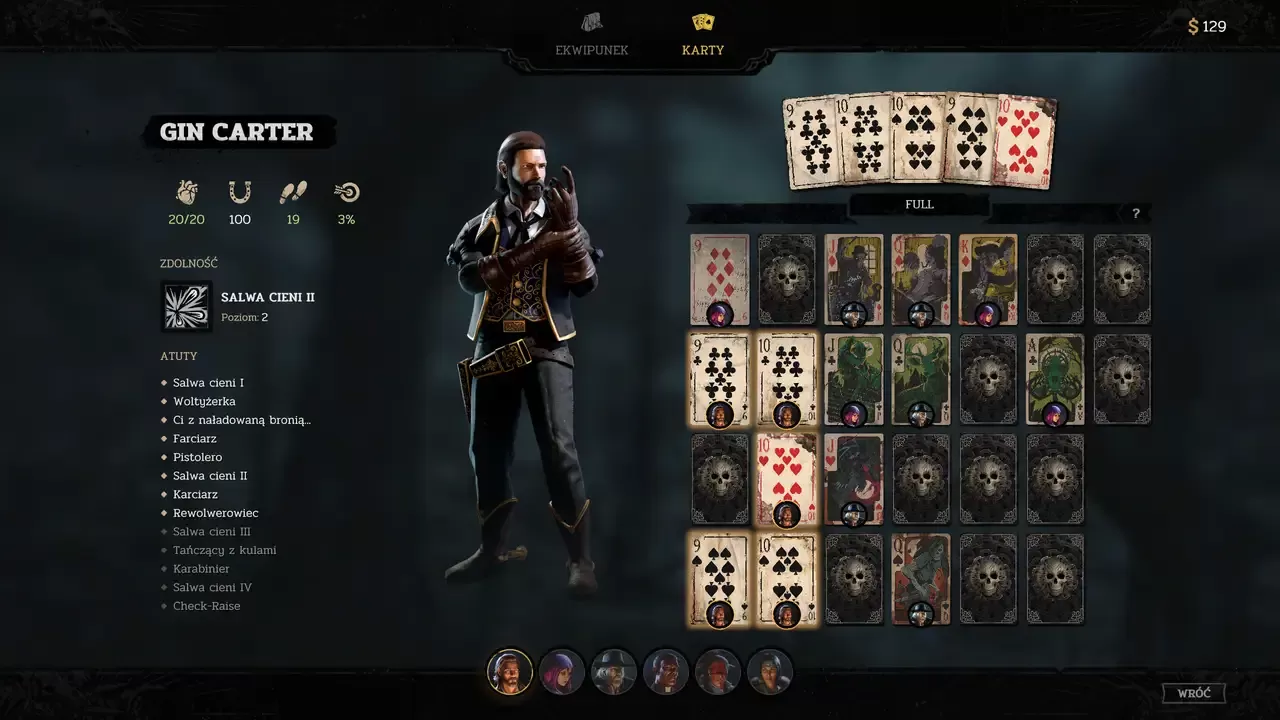1280x720 pixels.
Task: Click the Wróć back button
Action: [x=1194, y=693]
